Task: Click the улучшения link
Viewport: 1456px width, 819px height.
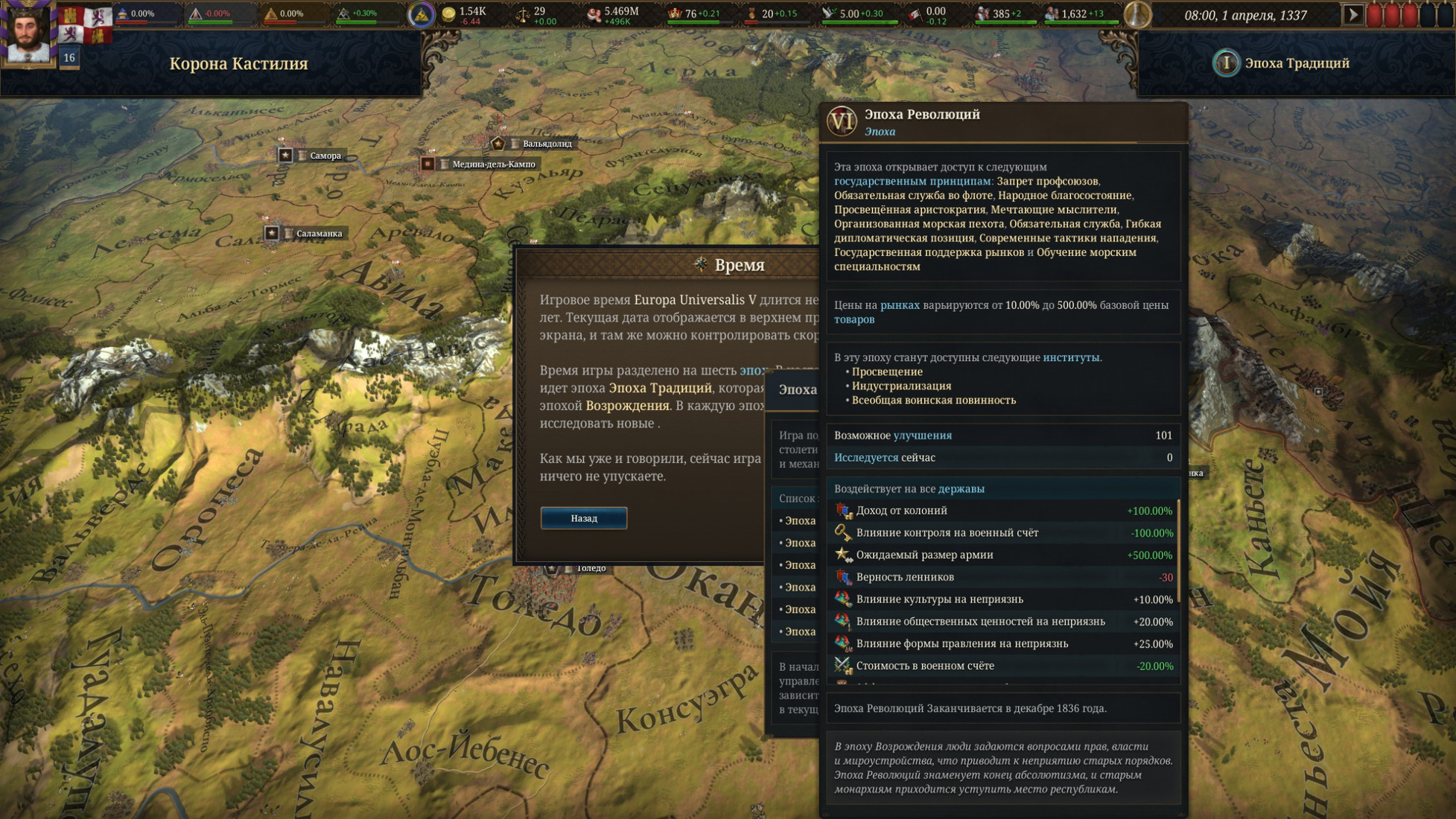Action: [922, 436]
